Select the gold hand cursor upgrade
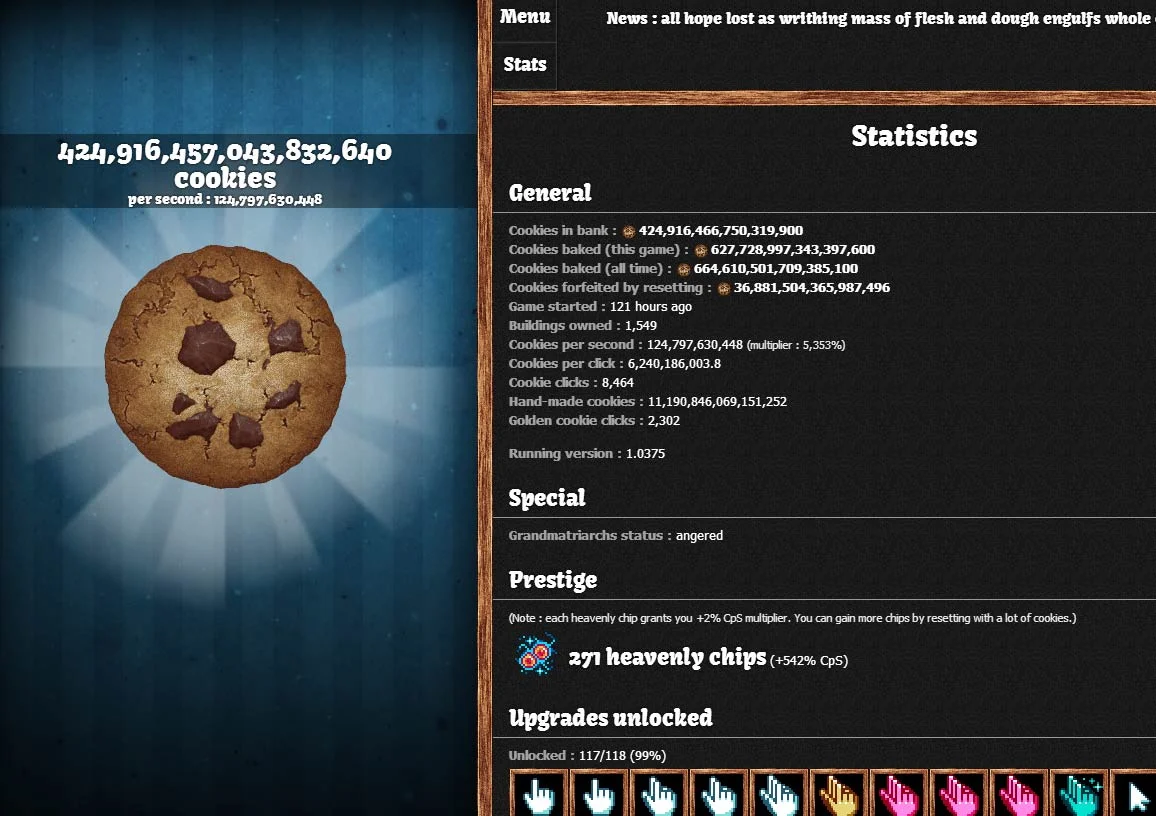 pyautogui.click(x=838, y=796)
